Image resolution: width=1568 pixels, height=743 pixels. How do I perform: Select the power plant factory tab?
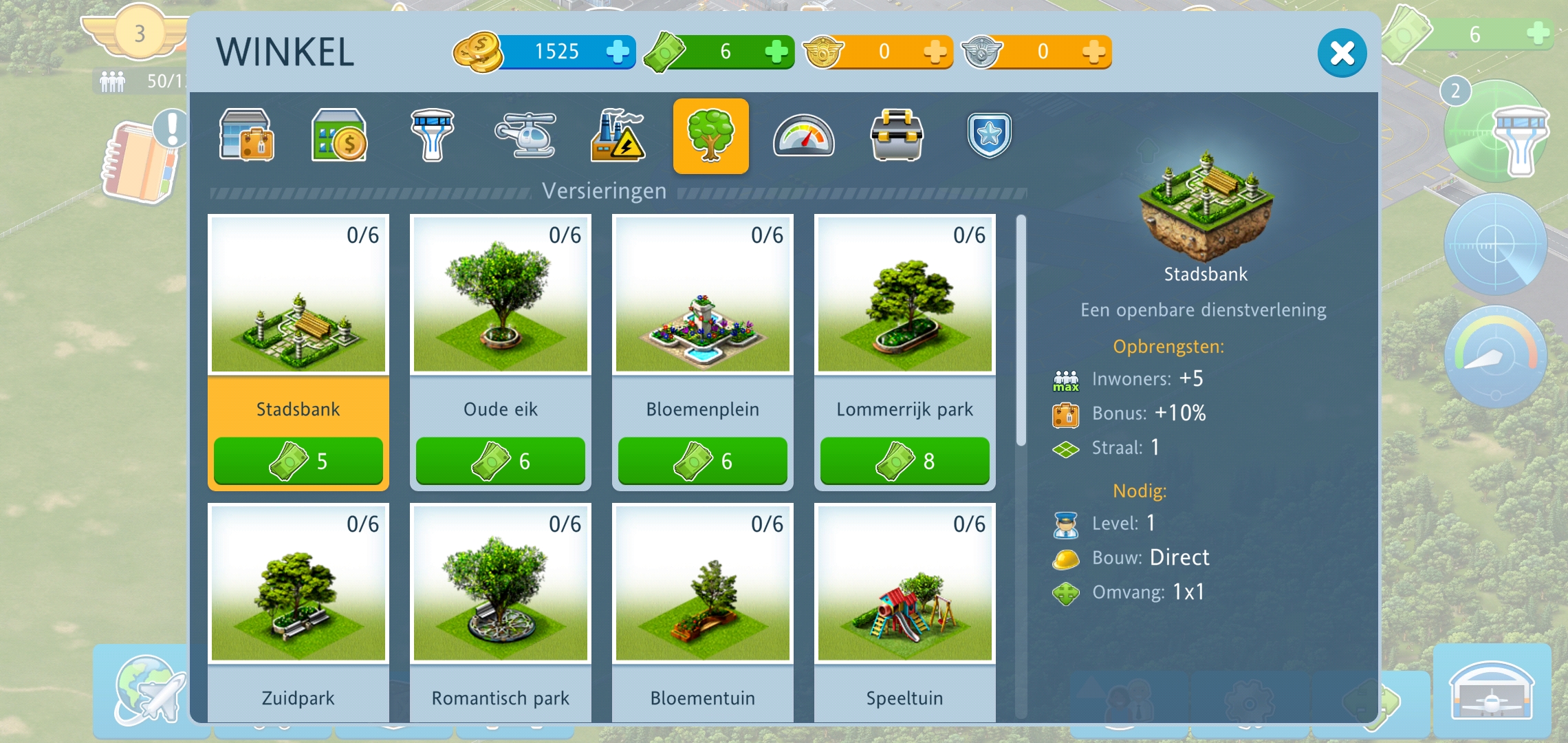coord(618,136)
